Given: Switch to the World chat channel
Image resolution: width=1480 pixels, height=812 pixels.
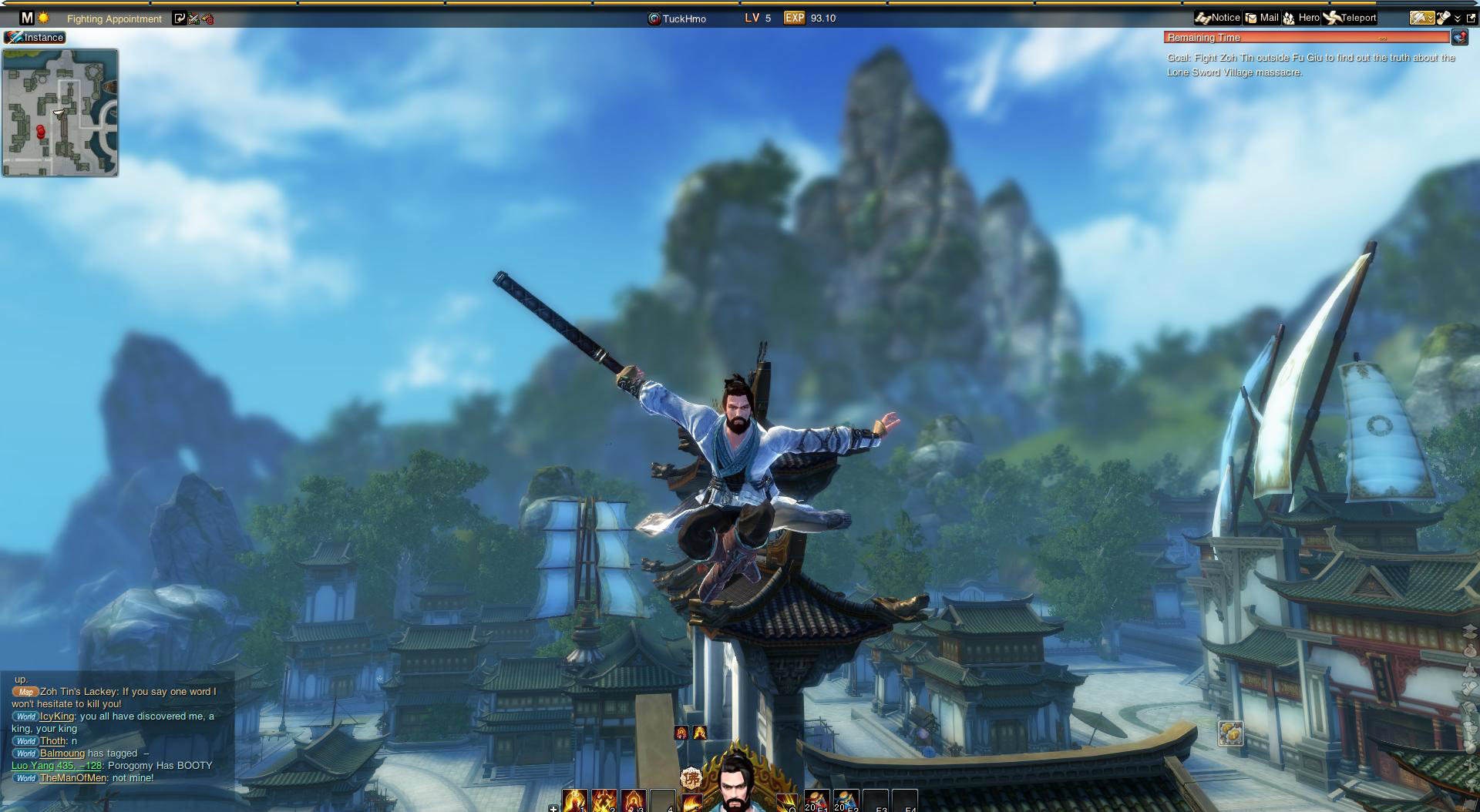Looking at the screenshot, I should (x=25, y=716).
